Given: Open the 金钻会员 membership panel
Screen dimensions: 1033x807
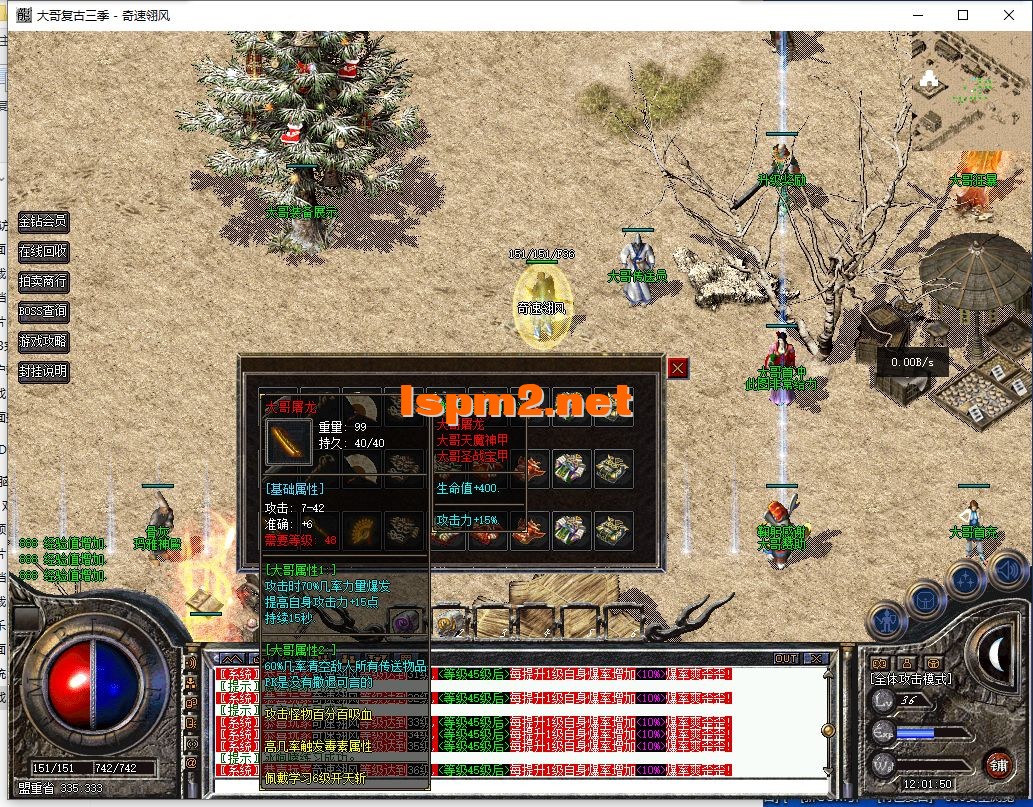Looking at the screenshot, I should point(43,222).
